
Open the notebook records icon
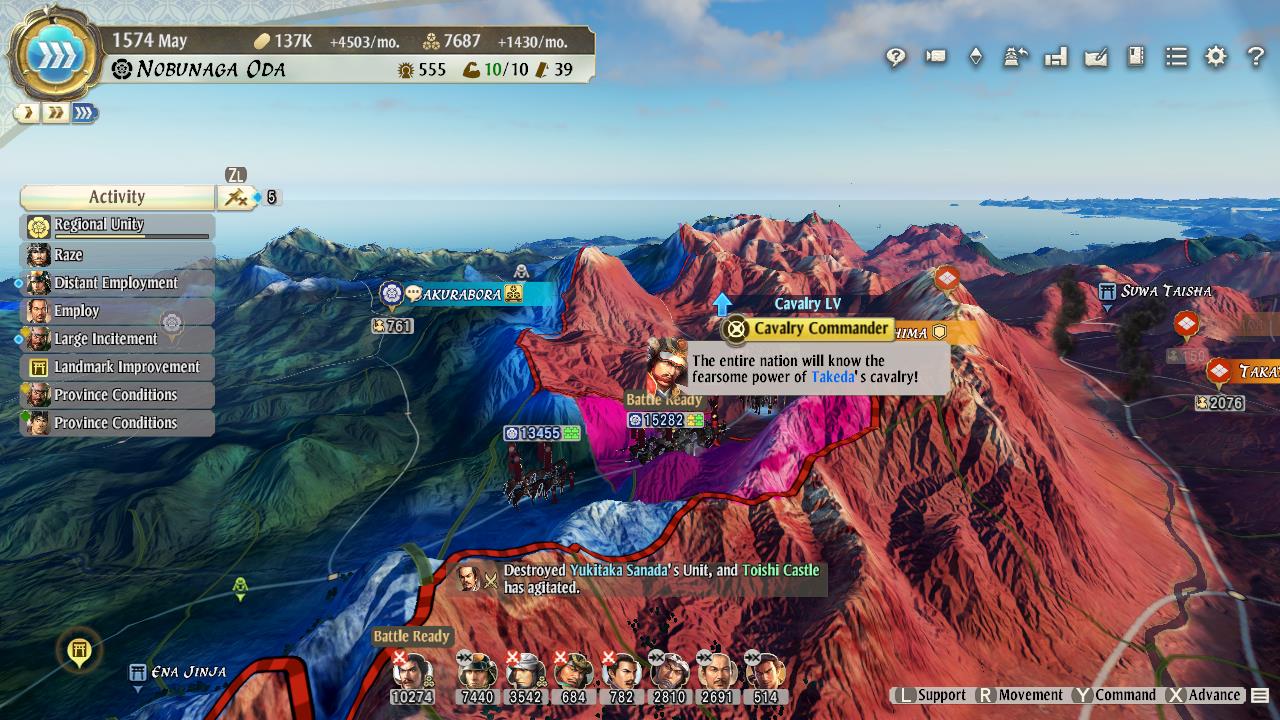point(1136,57)
